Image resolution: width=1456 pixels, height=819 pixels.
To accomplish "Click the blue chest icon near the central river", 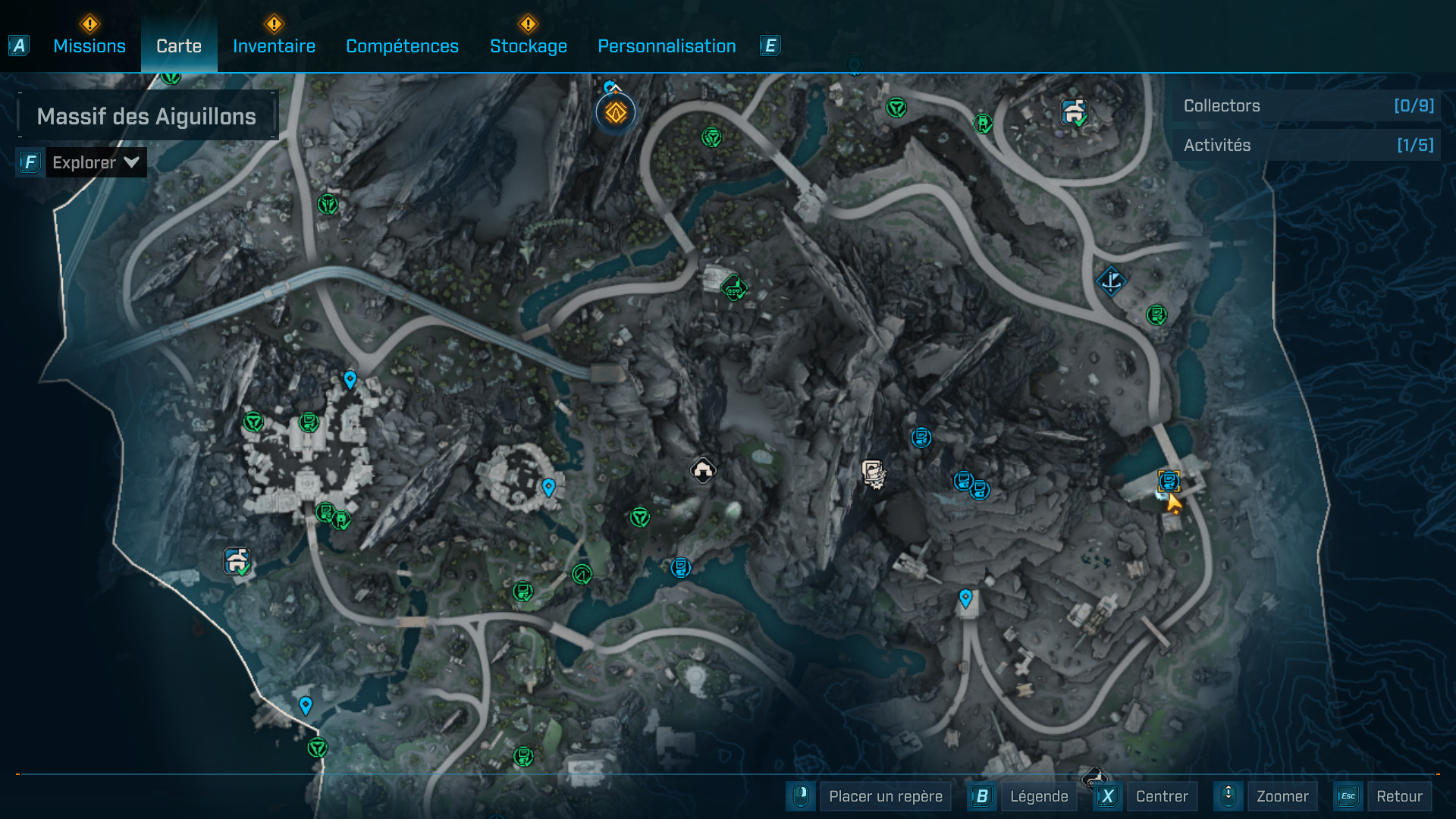I will pyautogui.click(x=680, y=566).
